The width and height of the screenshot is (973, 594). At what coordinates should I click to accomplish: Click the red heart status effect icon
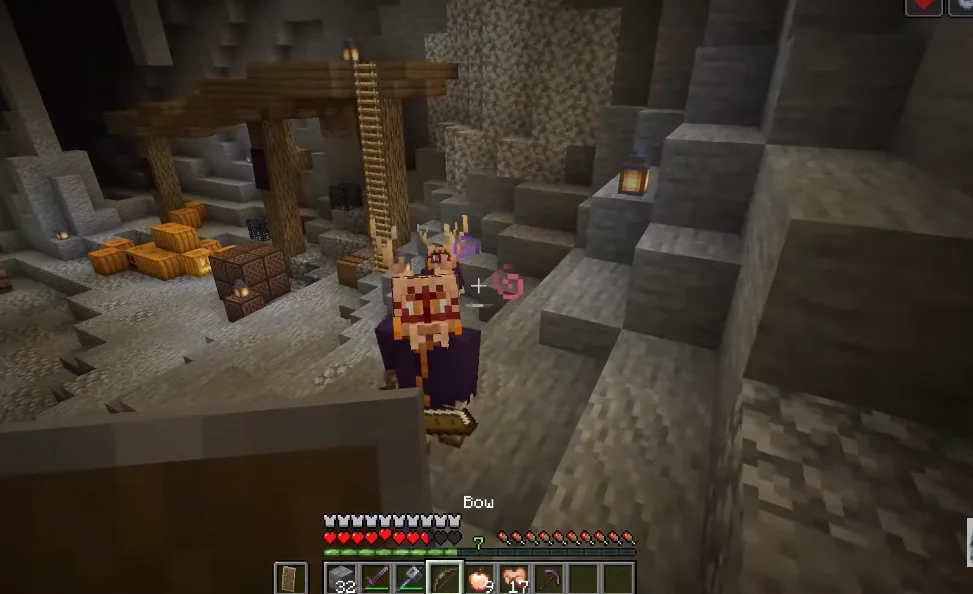(x=923, y=6)
